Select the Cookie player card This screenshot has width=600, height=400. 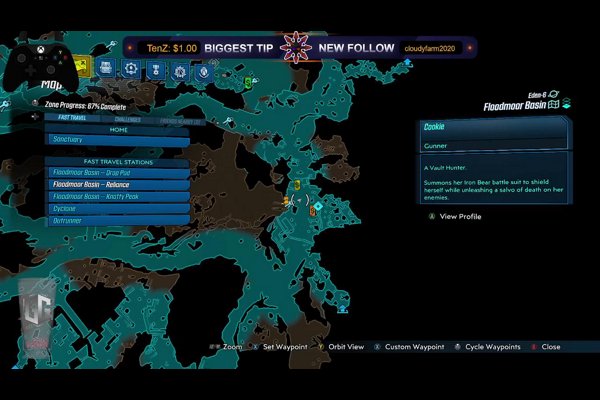click(494, 127)
